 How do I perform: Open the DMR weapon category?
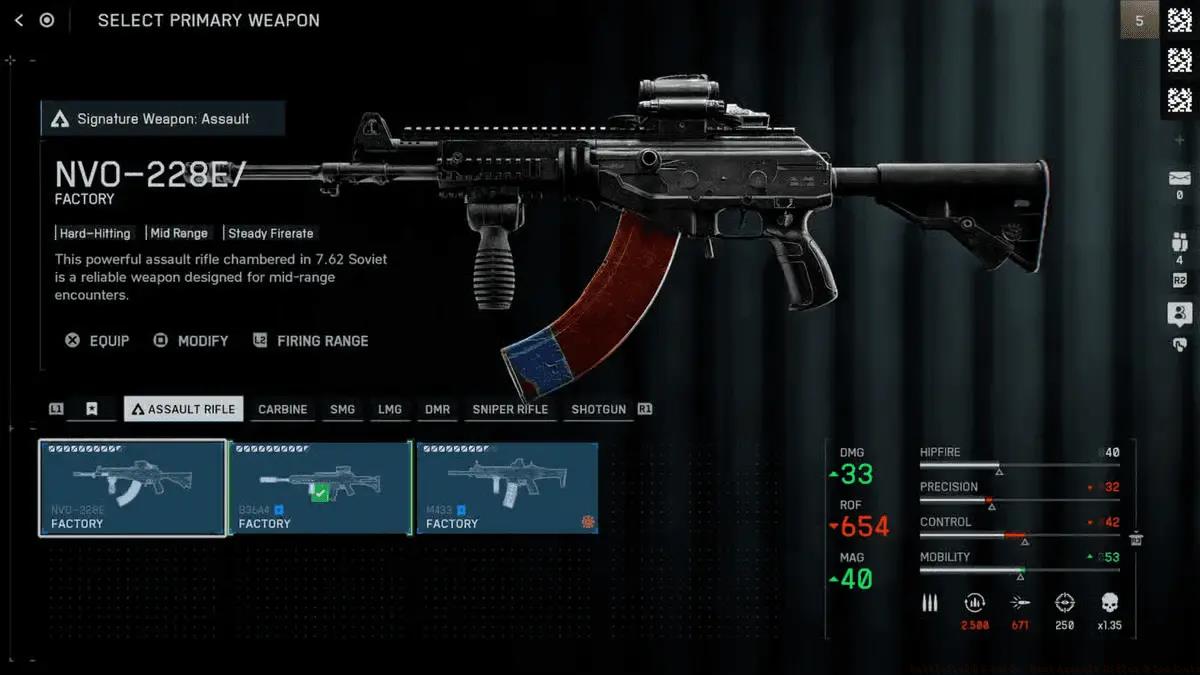pyautogui.click(x=437, y=409)
